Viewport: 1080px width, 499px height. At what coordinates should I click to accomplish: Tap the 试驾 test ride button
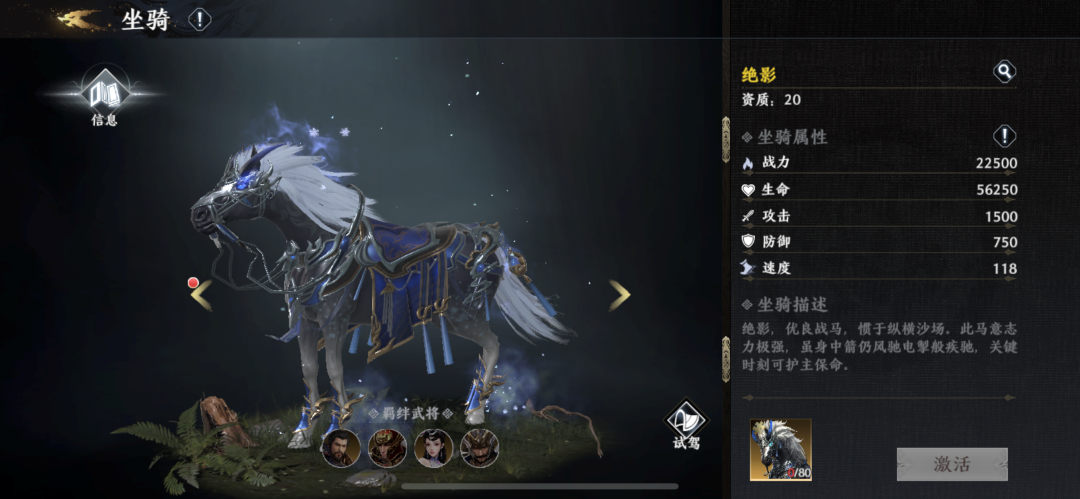point(686,425)
